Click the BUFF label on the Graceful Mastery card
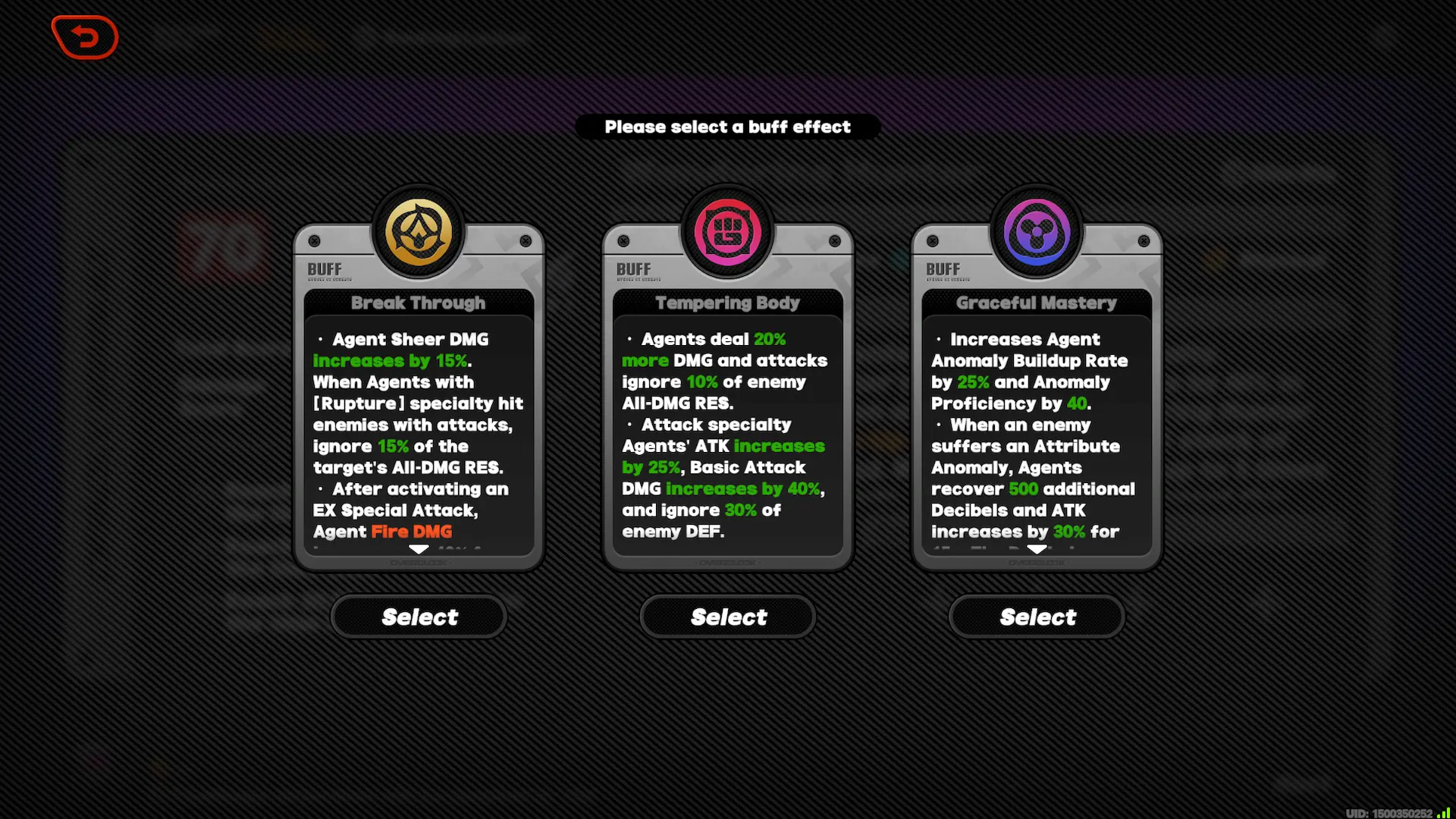1456x819 pixels. (x=942, y=269)
